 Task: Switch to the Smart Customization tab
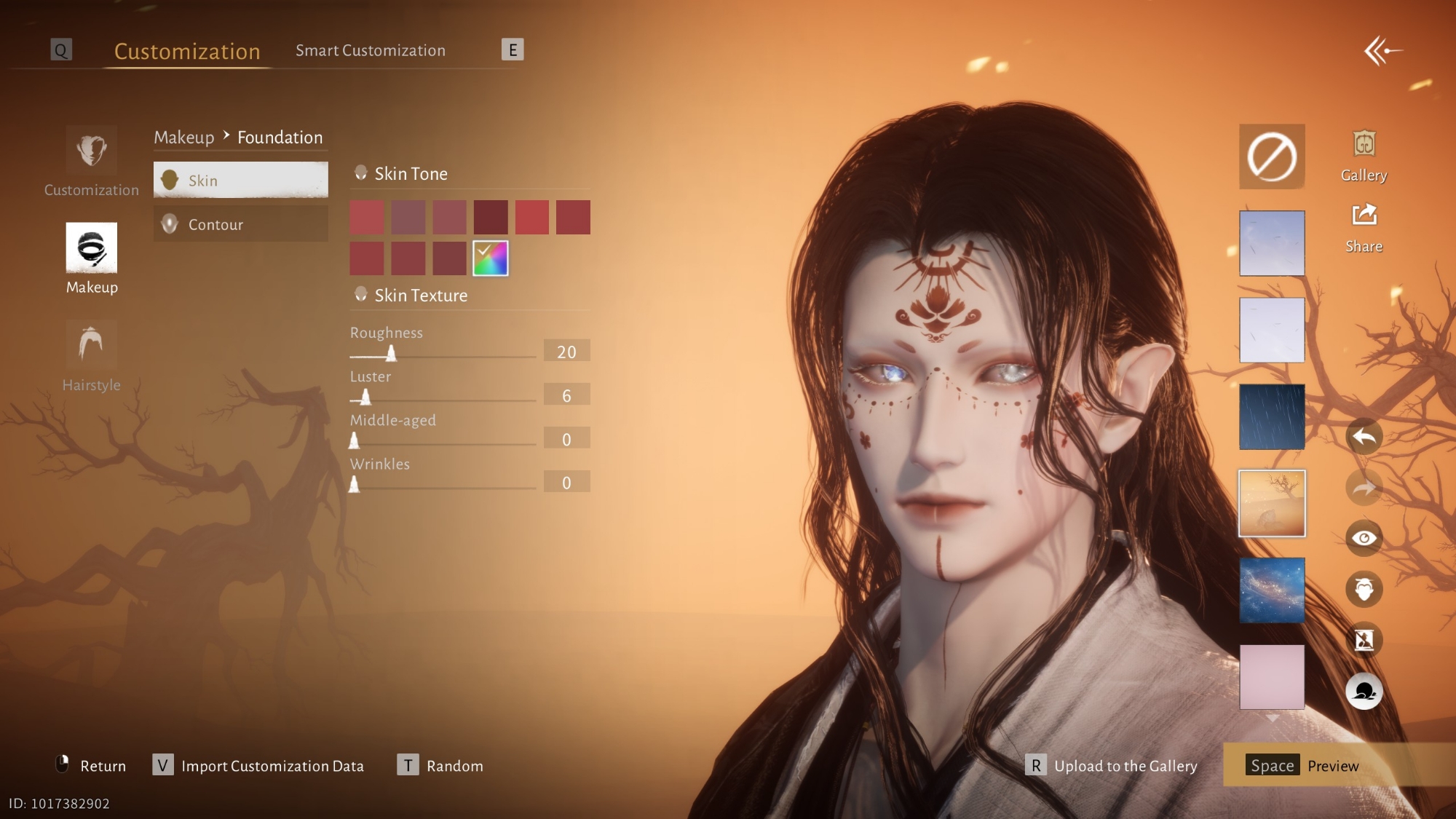pyautogui.click(x=370, y=50)
